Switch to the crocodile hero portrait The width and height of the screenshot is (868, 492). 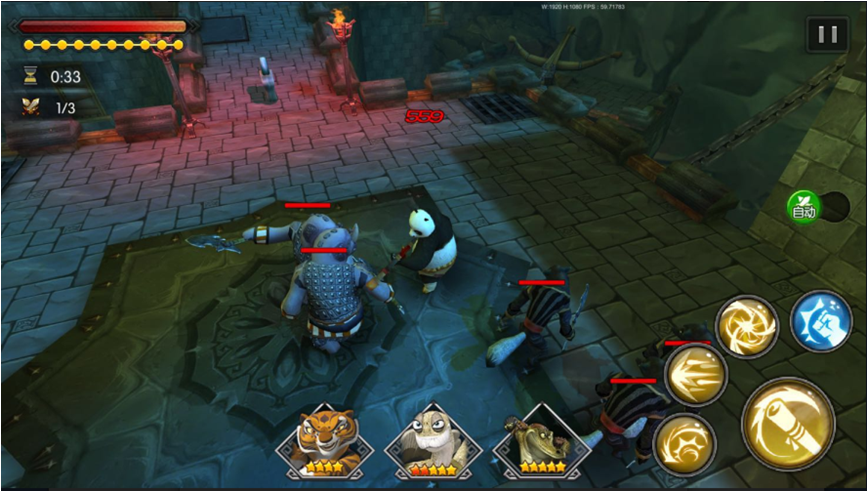tap(541, 442)
